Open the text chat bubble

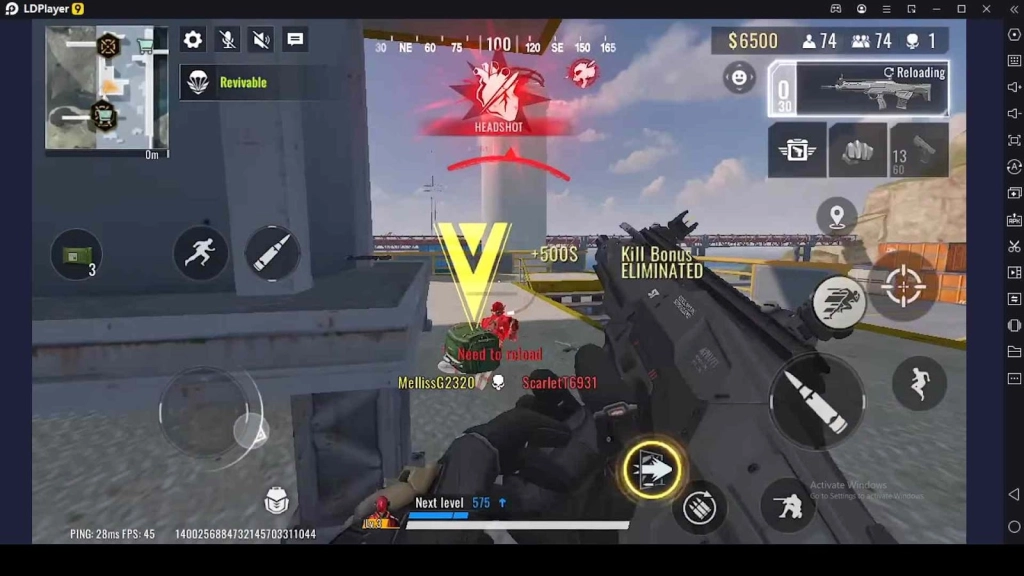[295, 40]
